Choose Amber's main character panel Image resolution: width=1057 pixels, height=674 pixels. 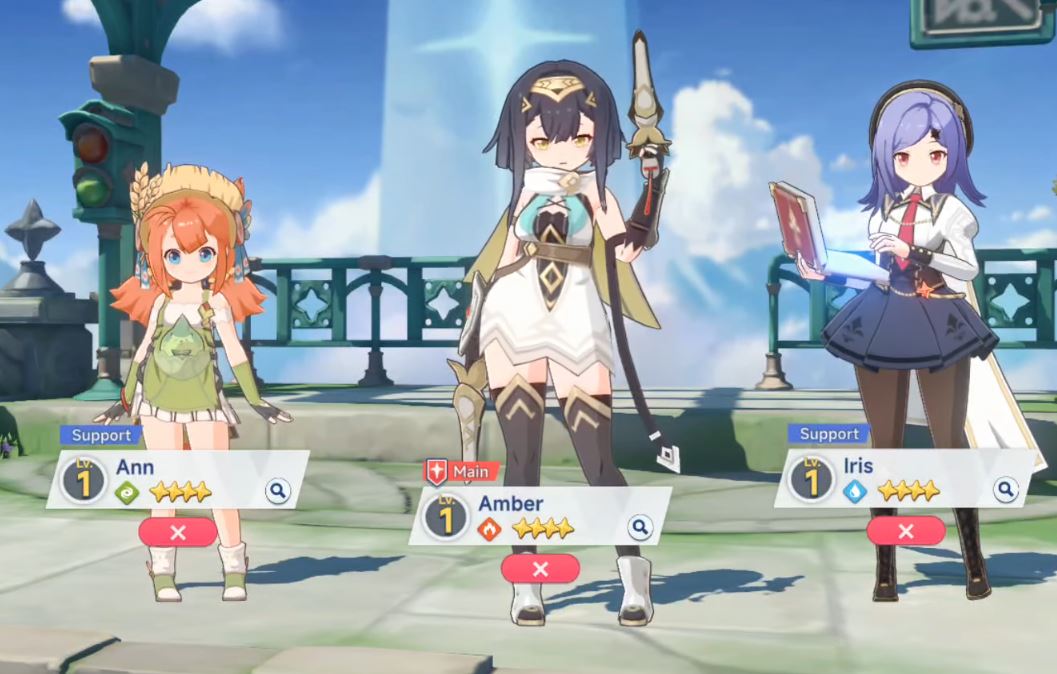(x=540, y=516)
